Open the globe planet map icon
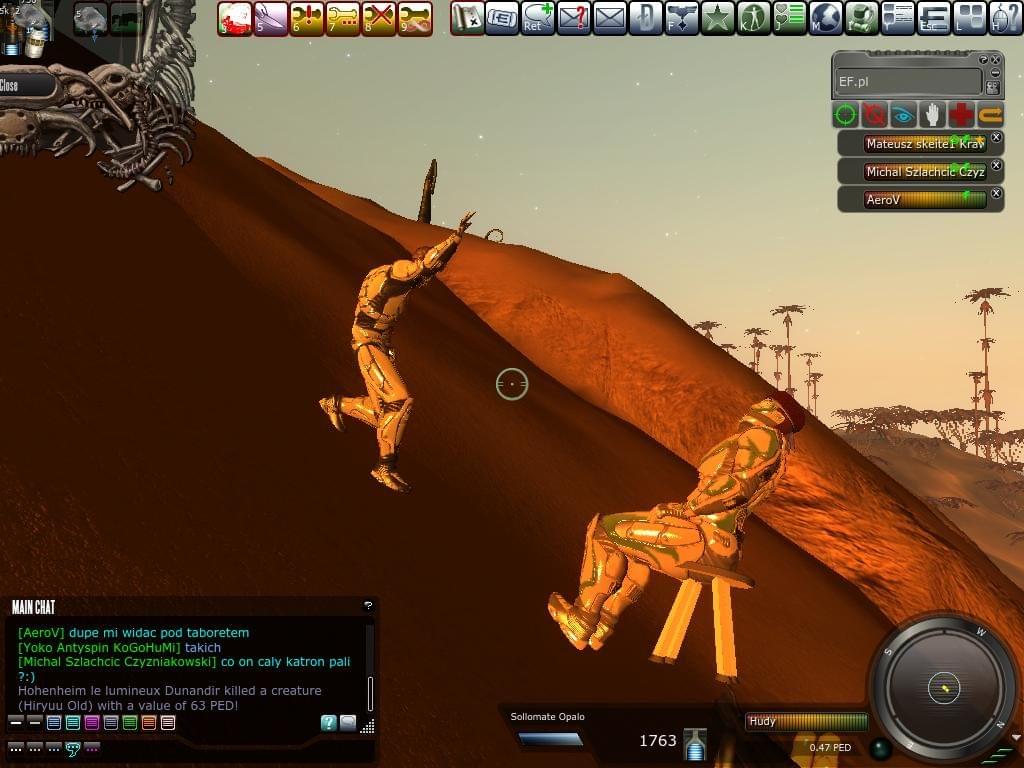Viewport: 1024px width, 768px height. pyautogui.click(x=826, y=18)
